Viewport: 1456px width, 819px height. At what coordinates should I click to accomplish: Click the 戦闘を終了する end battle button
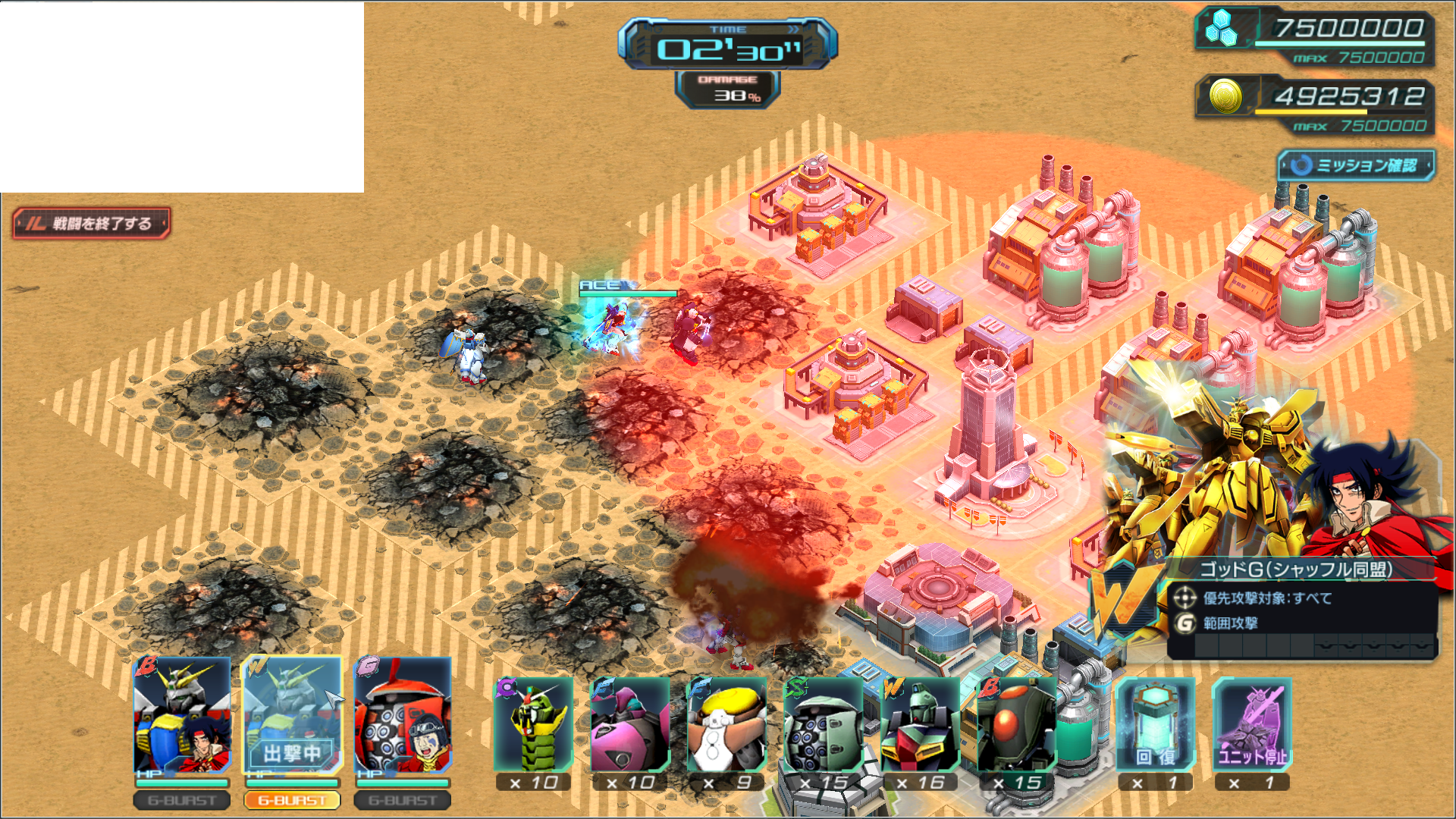pyautogui.click(x=91, y=224)
